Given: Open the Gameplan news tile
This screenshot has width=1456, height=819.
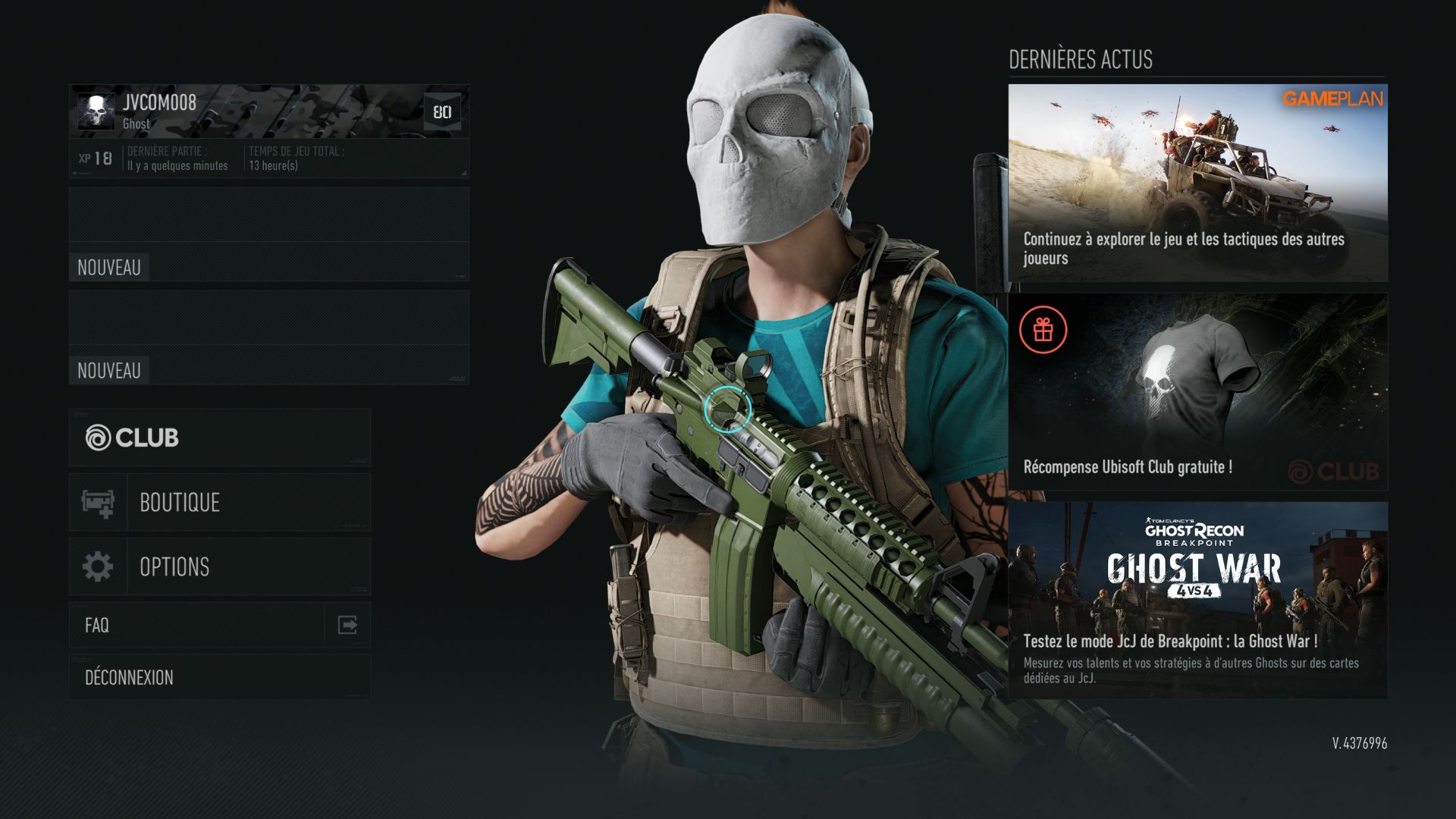Looking at the screenshot, I should tap(1197, 183).
